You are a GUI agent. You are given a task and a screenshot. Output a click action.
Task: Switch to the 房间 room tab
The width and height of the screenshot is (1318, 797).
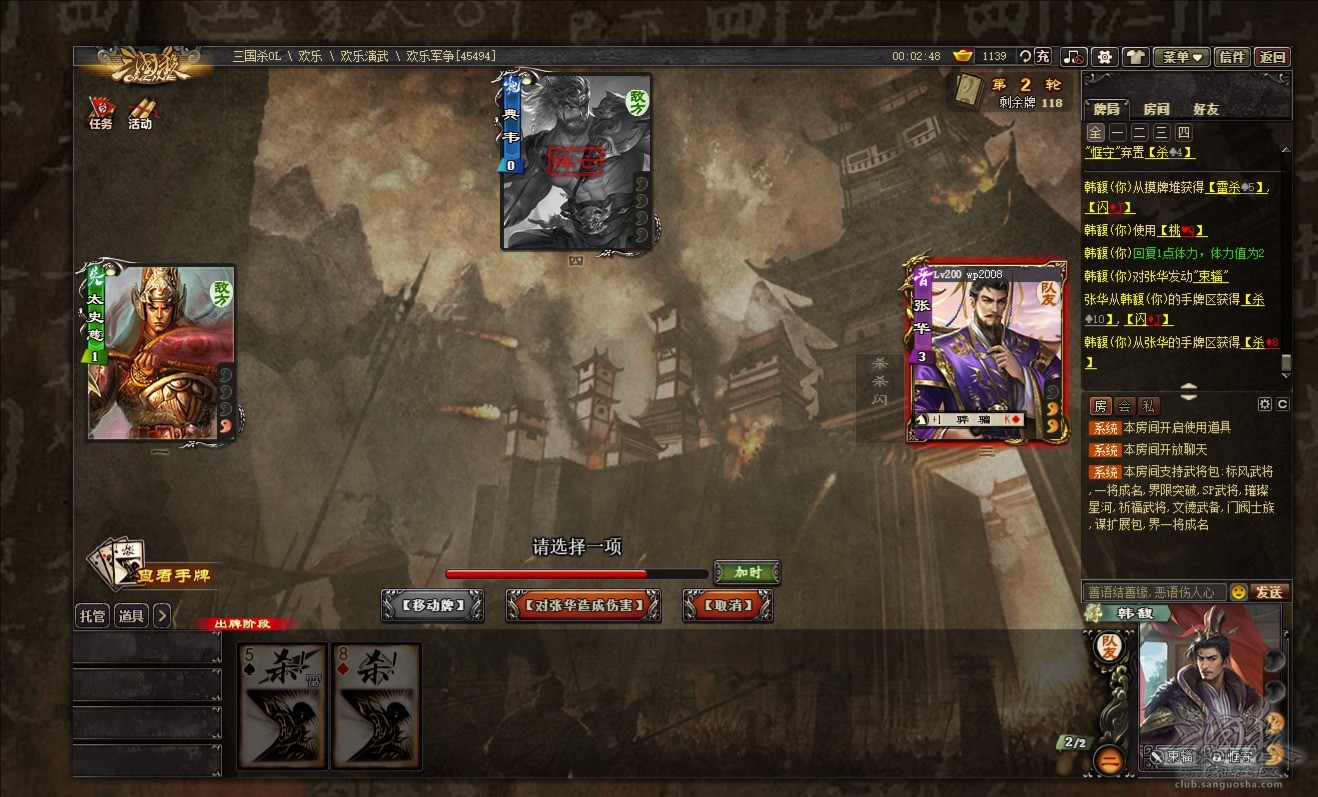click(x=1156, y=109)
